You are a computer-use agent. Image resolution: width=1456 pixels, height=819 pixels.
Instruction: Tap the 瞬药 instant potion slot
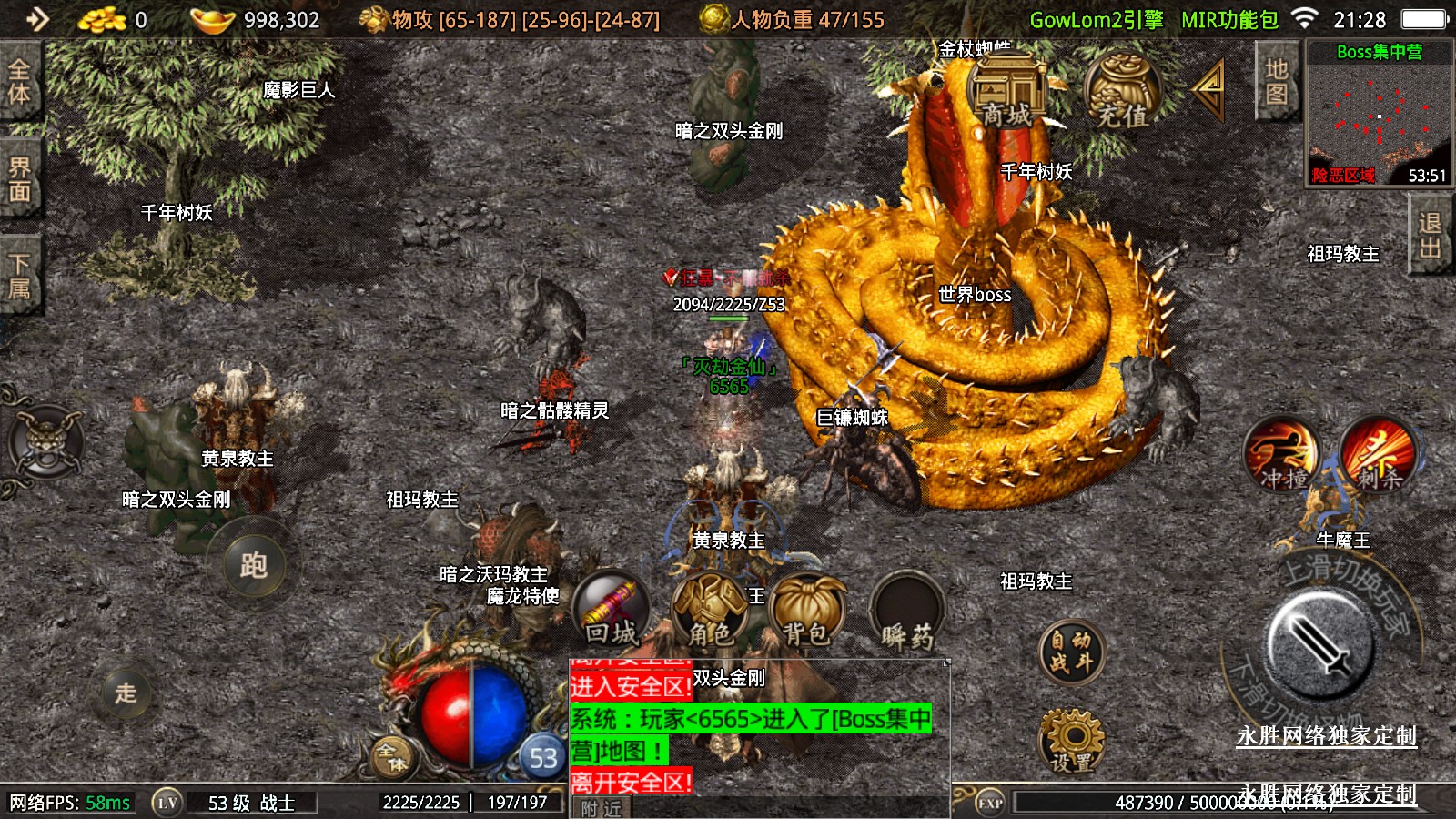906,610
